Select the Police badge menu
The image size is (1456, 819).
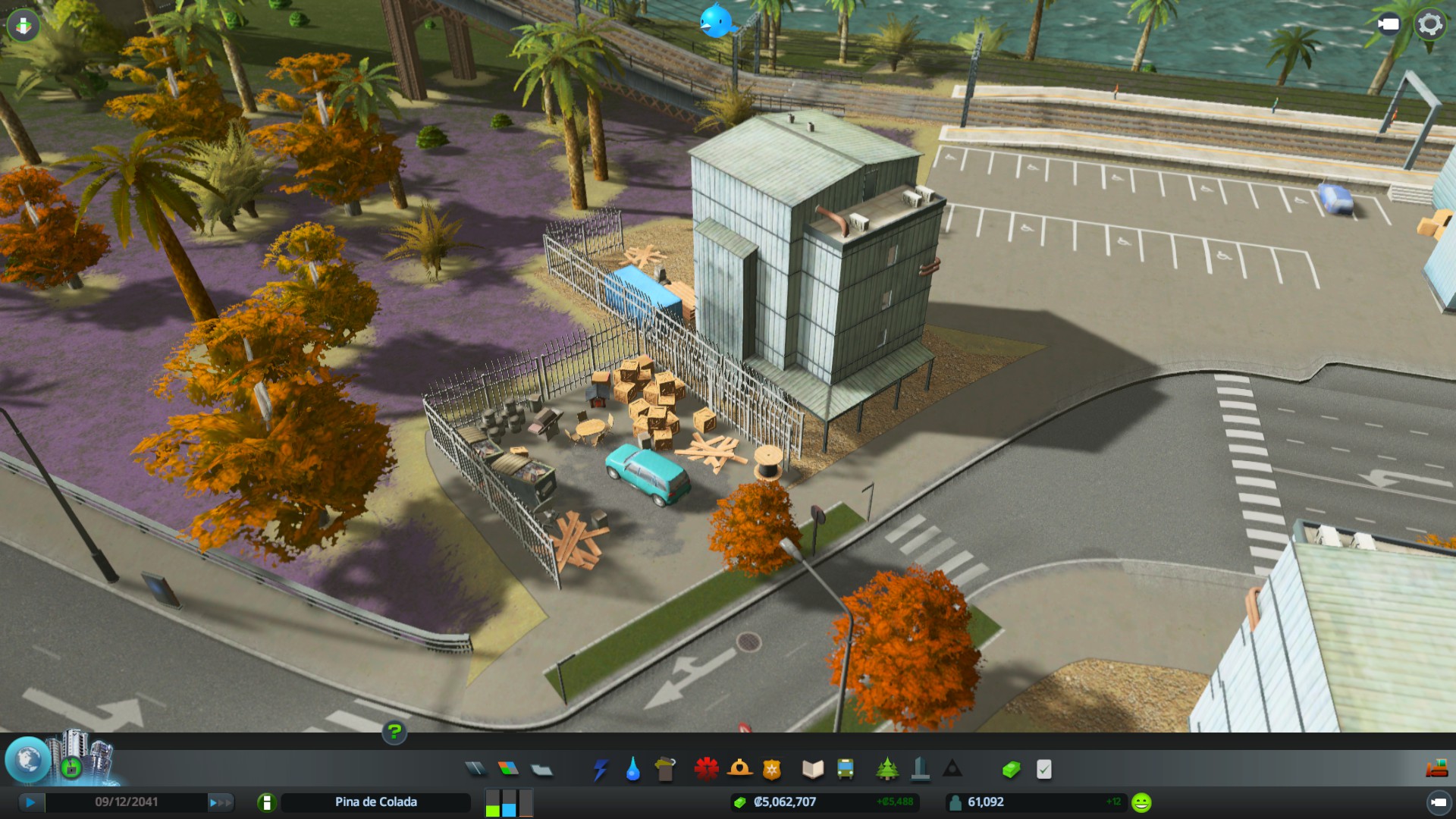point(771,770)
